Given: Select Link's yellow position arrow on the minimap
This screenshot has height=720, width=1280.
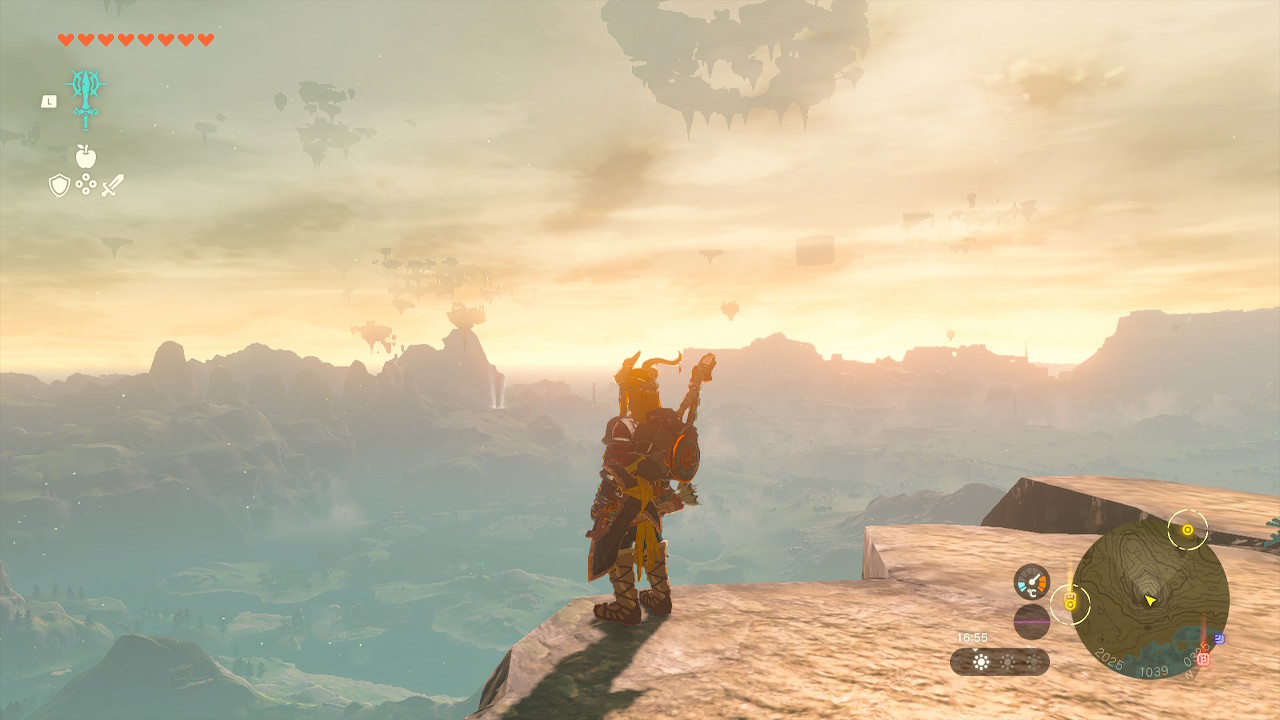Looking at the screenshot, I should click(x=1150, y=600).
